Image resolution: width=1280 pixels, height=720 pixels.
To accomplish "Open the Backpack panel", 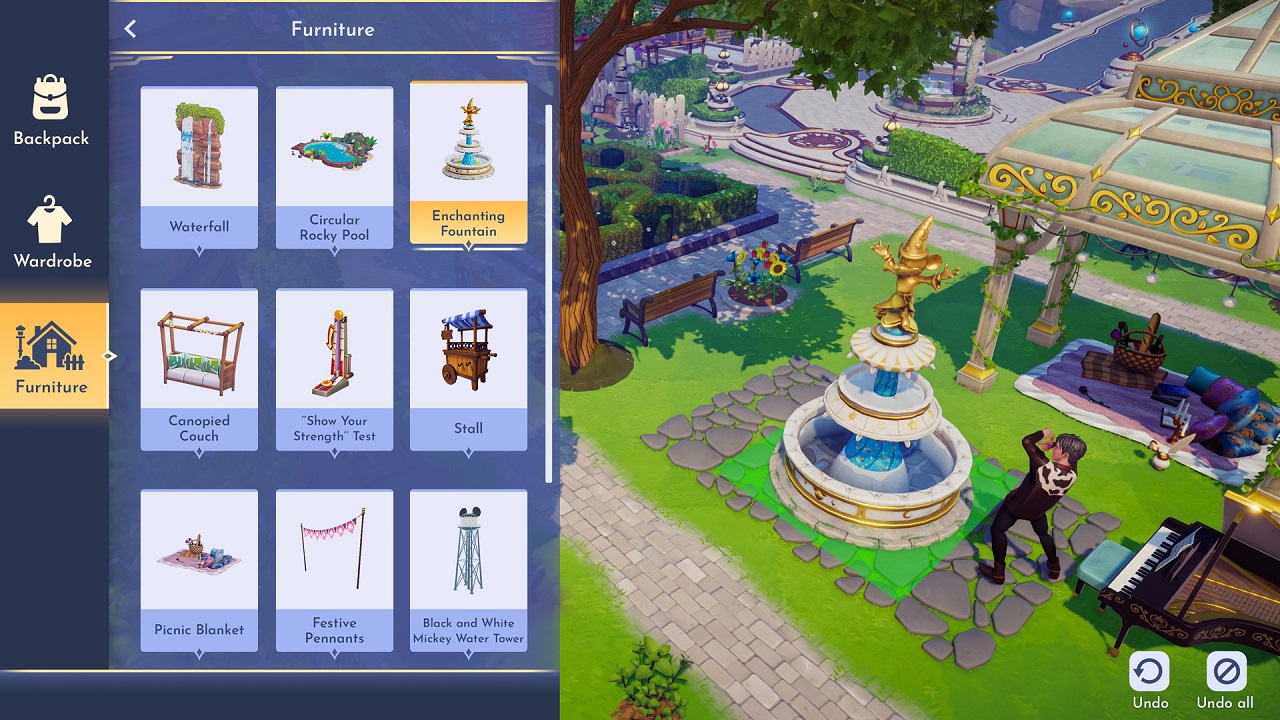I will coord(50,110).
